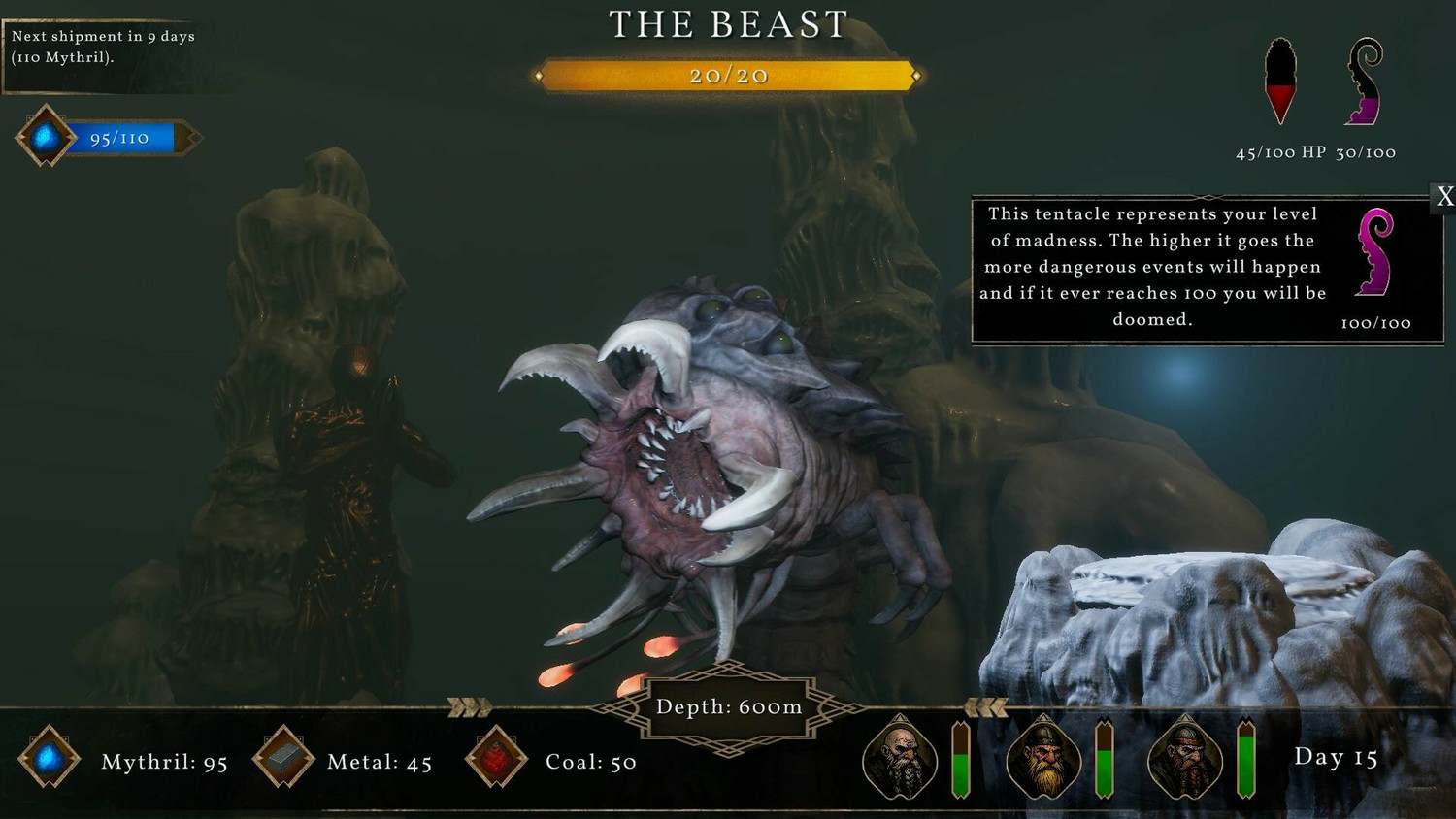Viewport: 1456px width, 819px height.
Task: Pick the red-bearded dwarf with headband
Action: point(1185,760)
